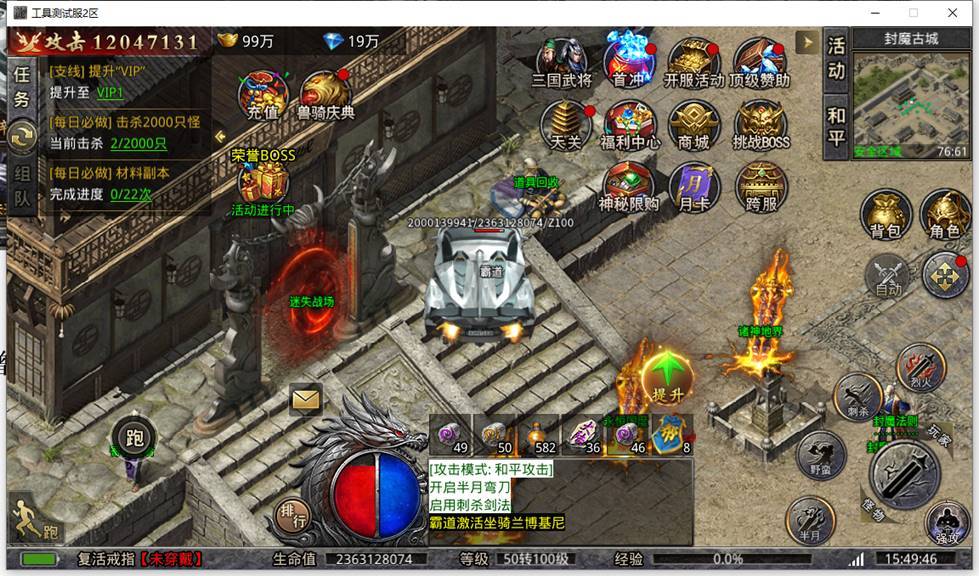This screenshot has height=576, width=979.
Task: Open the 神秘限购 icon
Action: tap(629, 186)
